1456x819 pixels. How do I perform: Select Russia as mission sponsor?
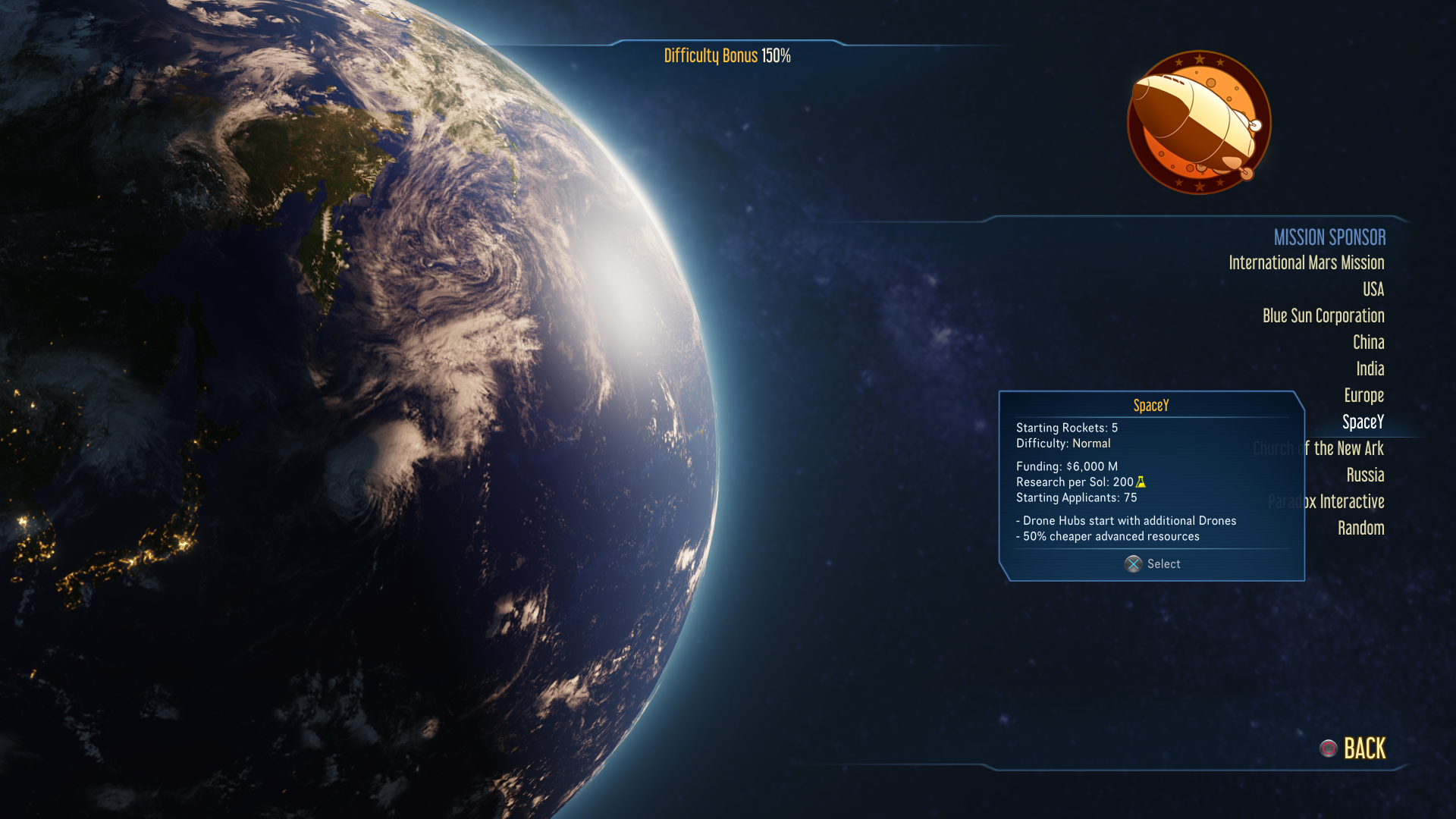[x=1365, y=475]
